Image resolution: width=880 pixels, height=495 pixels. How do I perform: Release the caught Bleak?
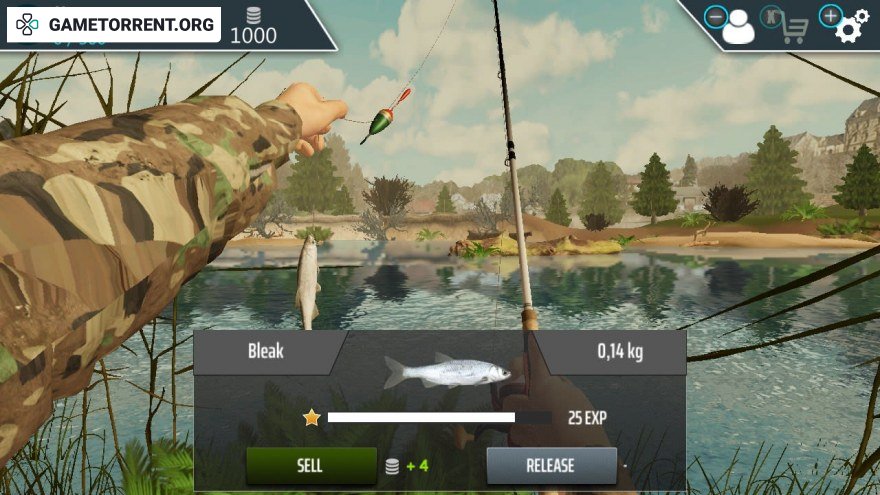pyautogui.click(x=551, y=465)
